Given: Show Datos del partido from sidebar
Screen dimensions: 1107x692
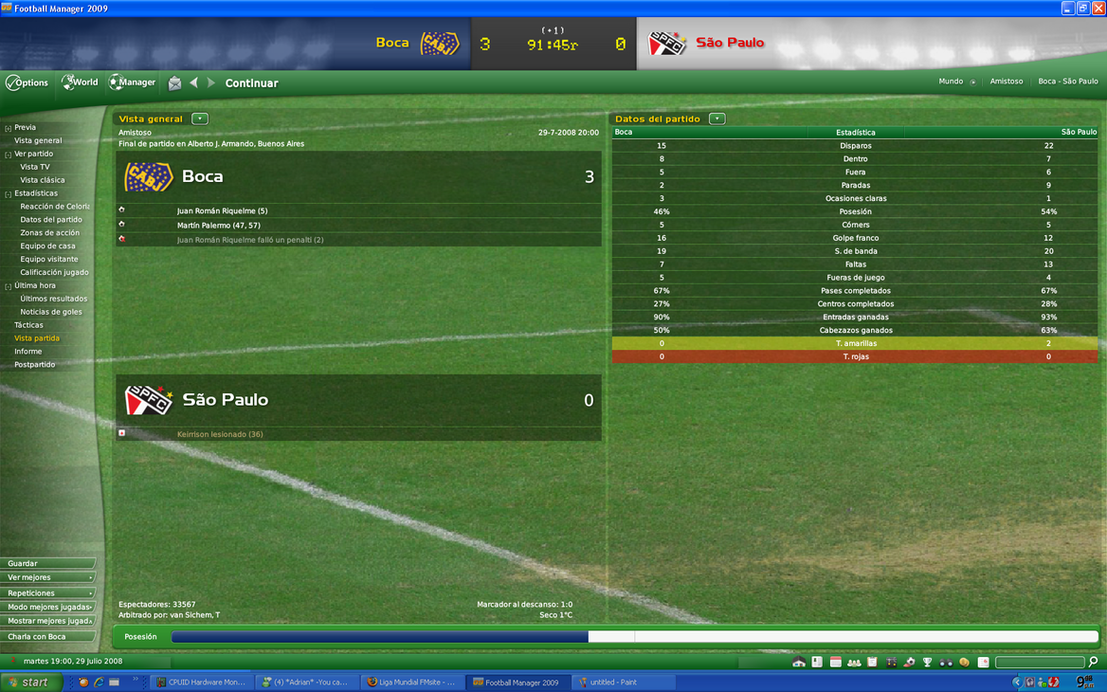Looking at the screenshot, I should pos(51,220).
